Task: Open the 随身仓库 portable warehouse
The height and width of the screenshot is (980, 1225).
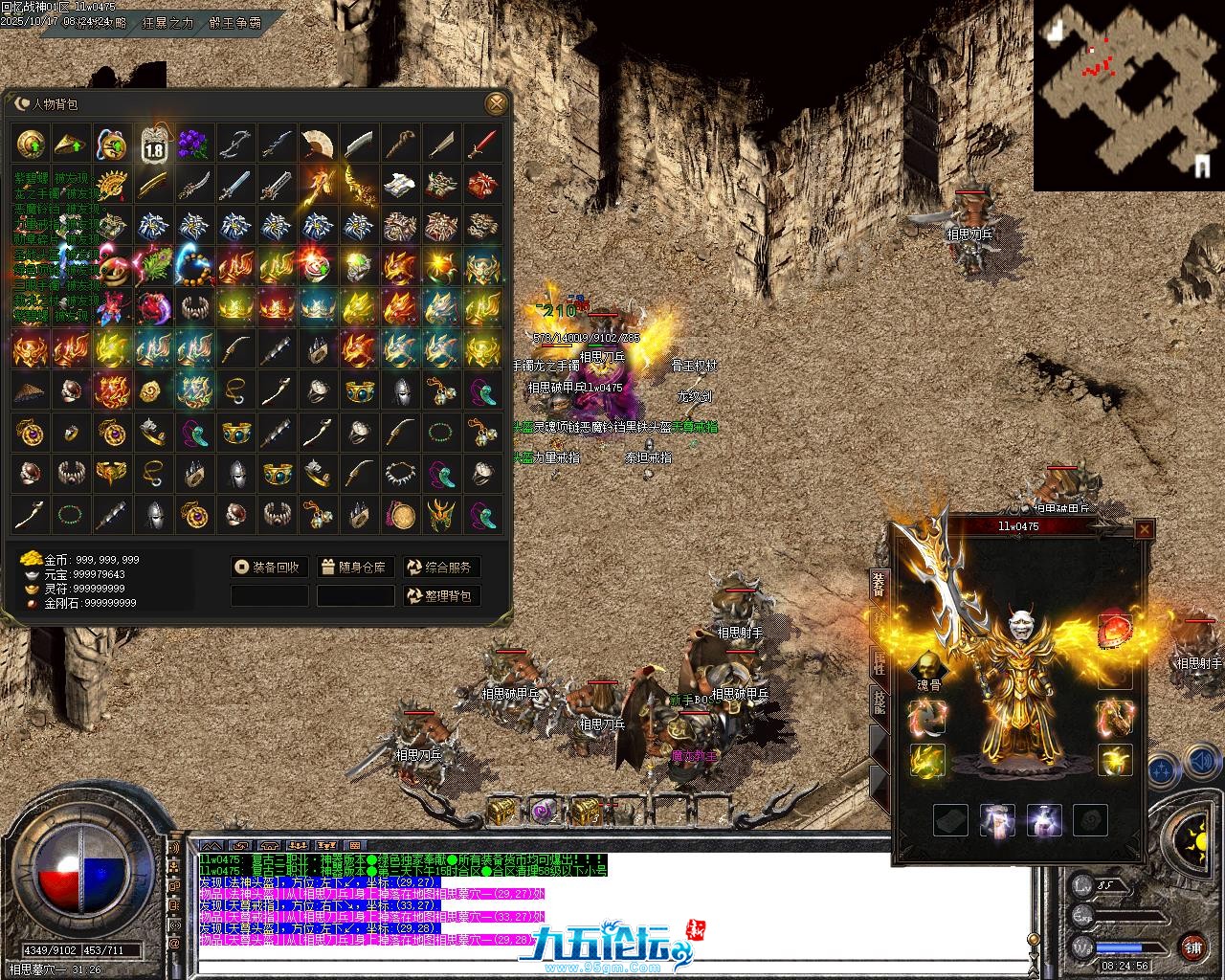Action: click(x=356, y=568)
